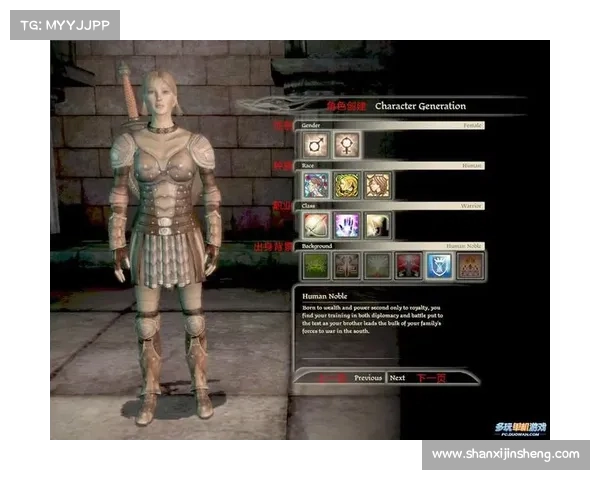Select the female gender symbol
Viewport: 600px width, 480px height.
click(x=347, y=145)
